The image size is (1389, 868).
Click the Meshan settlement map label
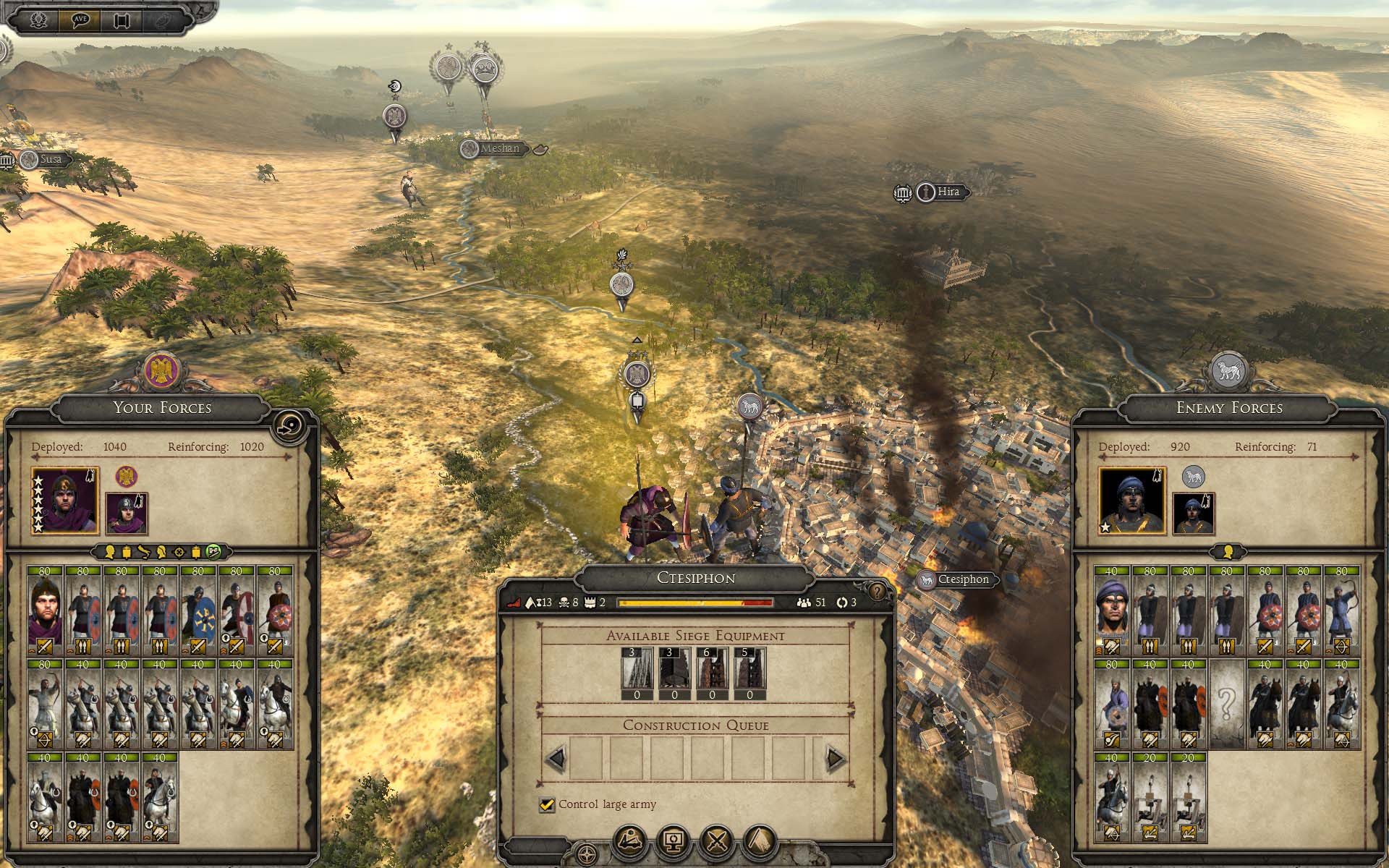point(499,148)
